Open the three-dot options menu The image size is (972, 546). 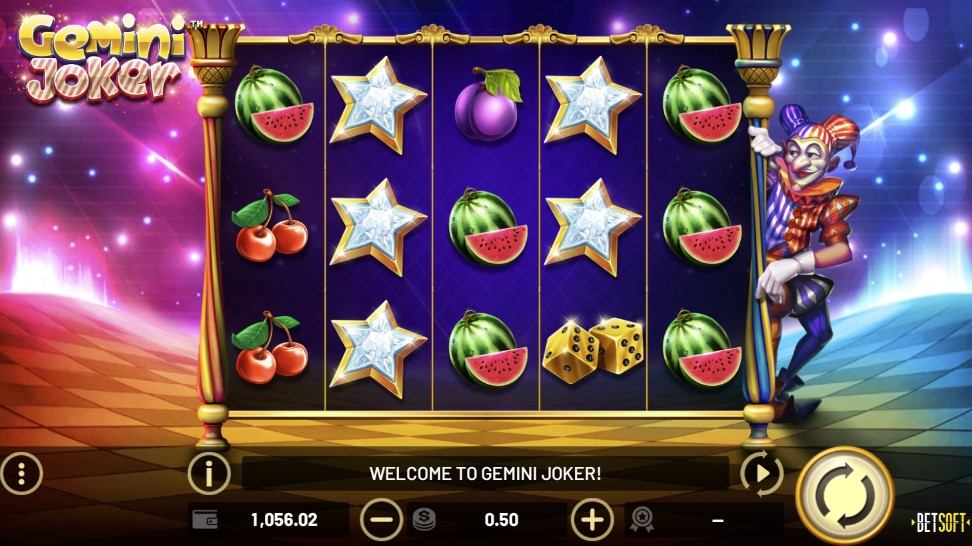pyautogui.click(x=20, y=472)
